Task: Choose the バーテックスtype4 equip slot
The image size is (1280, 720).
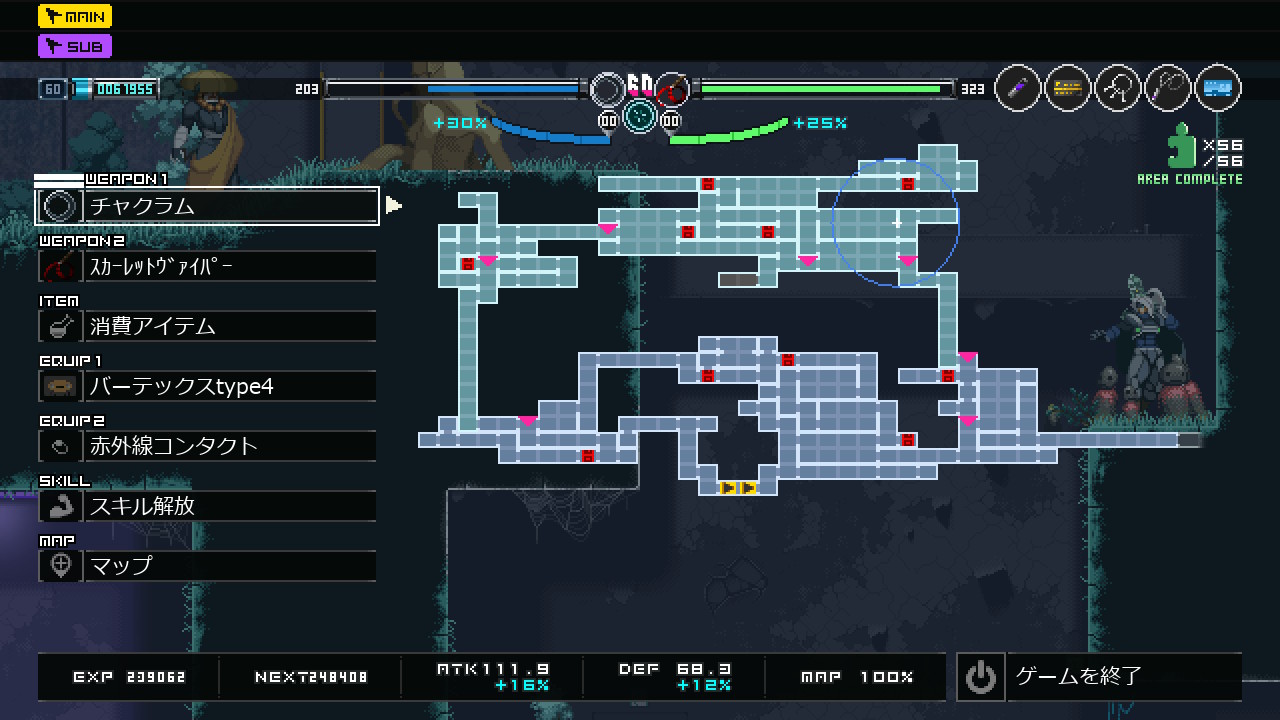Action: click(x=207, y=386)
